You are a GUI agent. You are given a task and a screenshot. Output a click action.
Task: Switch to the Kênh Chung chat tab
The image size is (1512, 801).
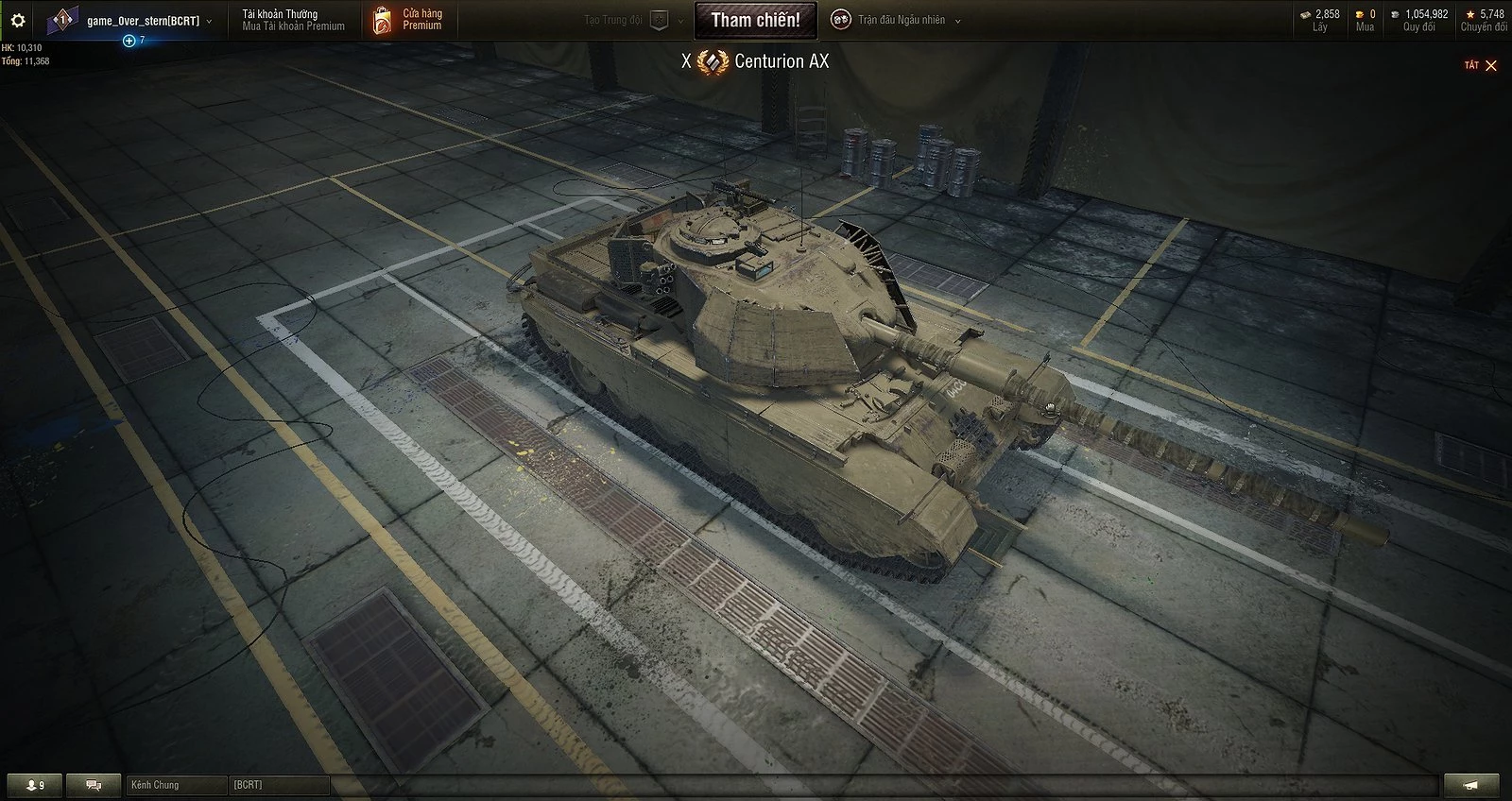(x=176, y=784)
